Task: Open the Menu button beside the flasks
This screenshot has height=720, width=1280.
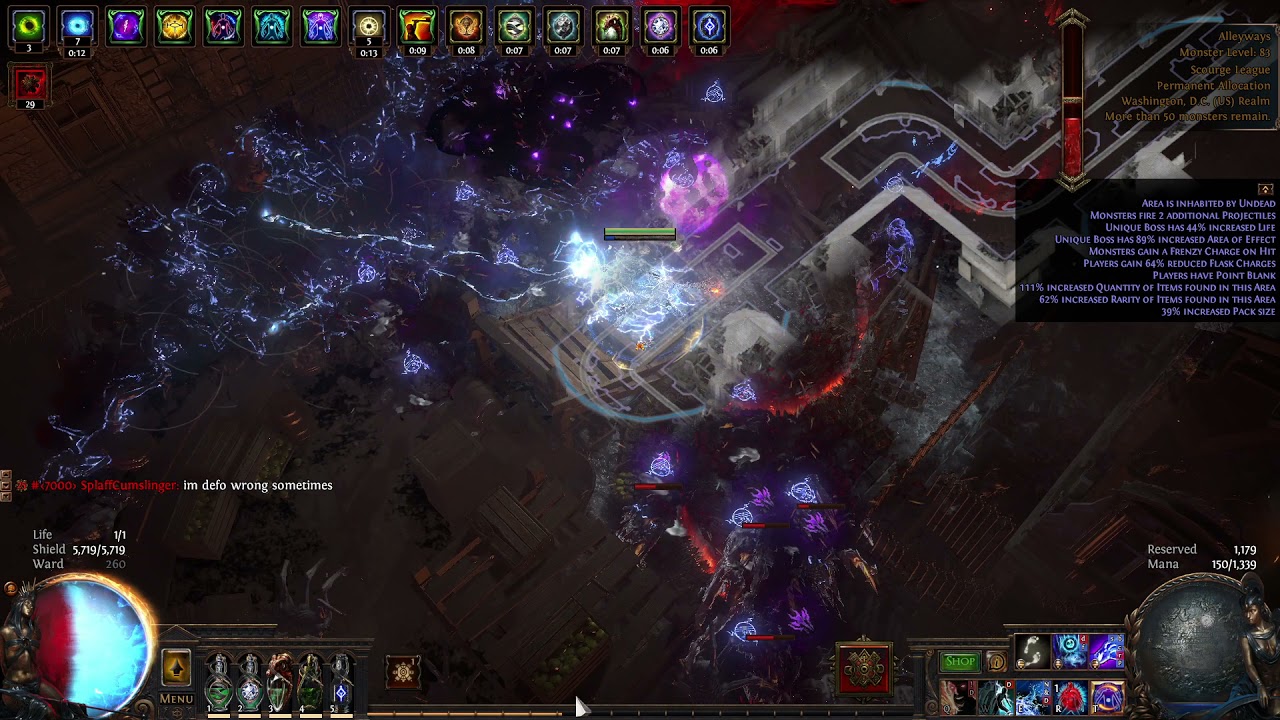Action: 176,698
